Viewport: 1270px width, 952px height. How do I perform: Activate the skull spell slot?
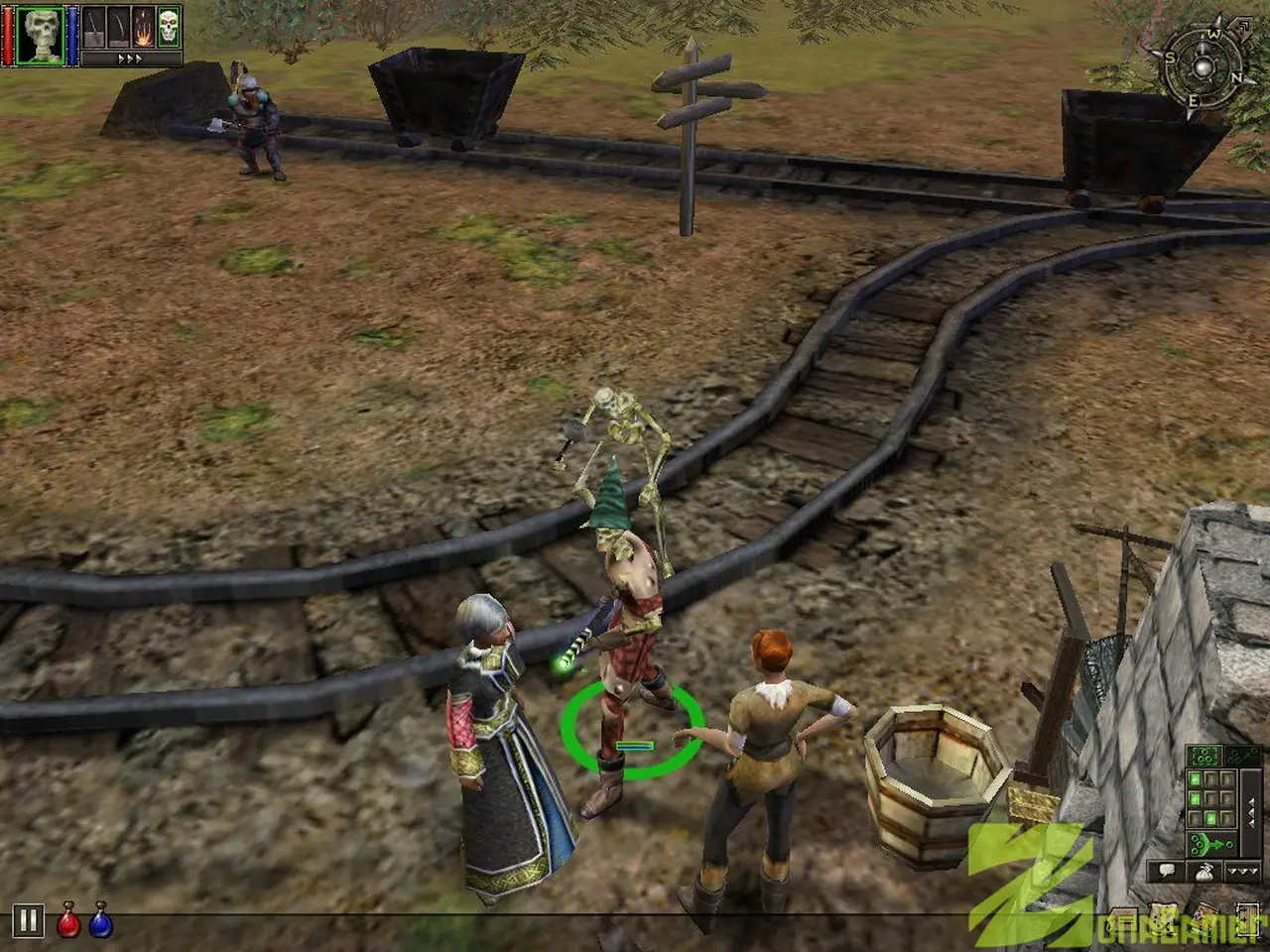tap(166, 25)
